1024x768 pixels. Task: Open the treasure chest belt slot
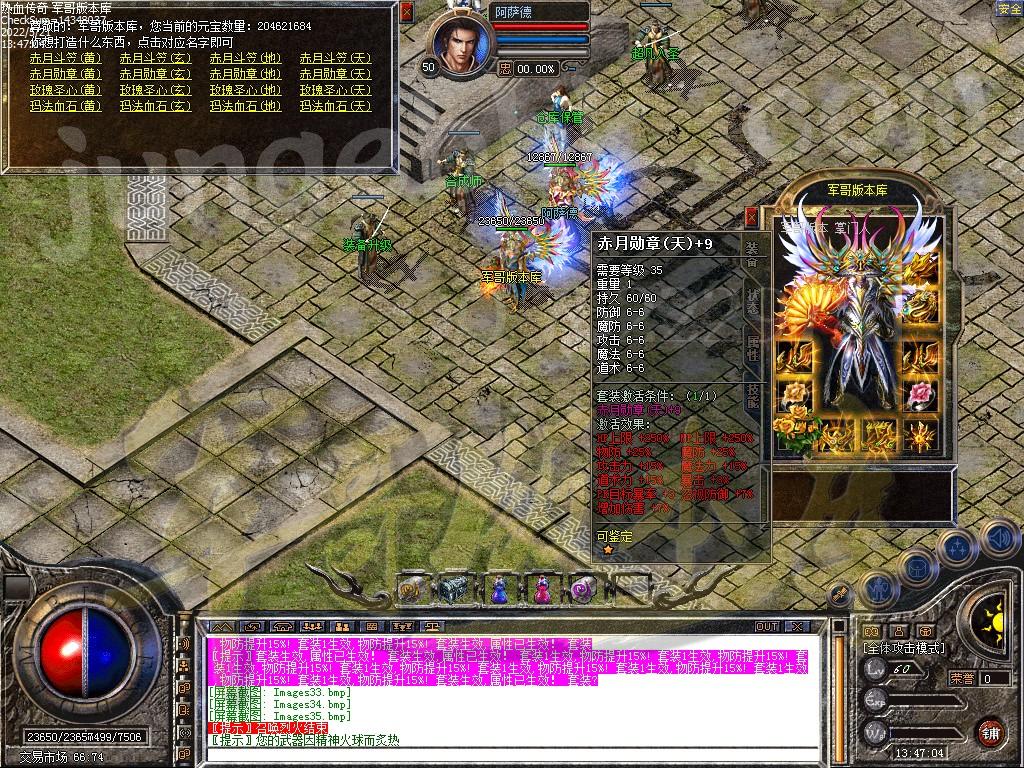click(455, 590)
